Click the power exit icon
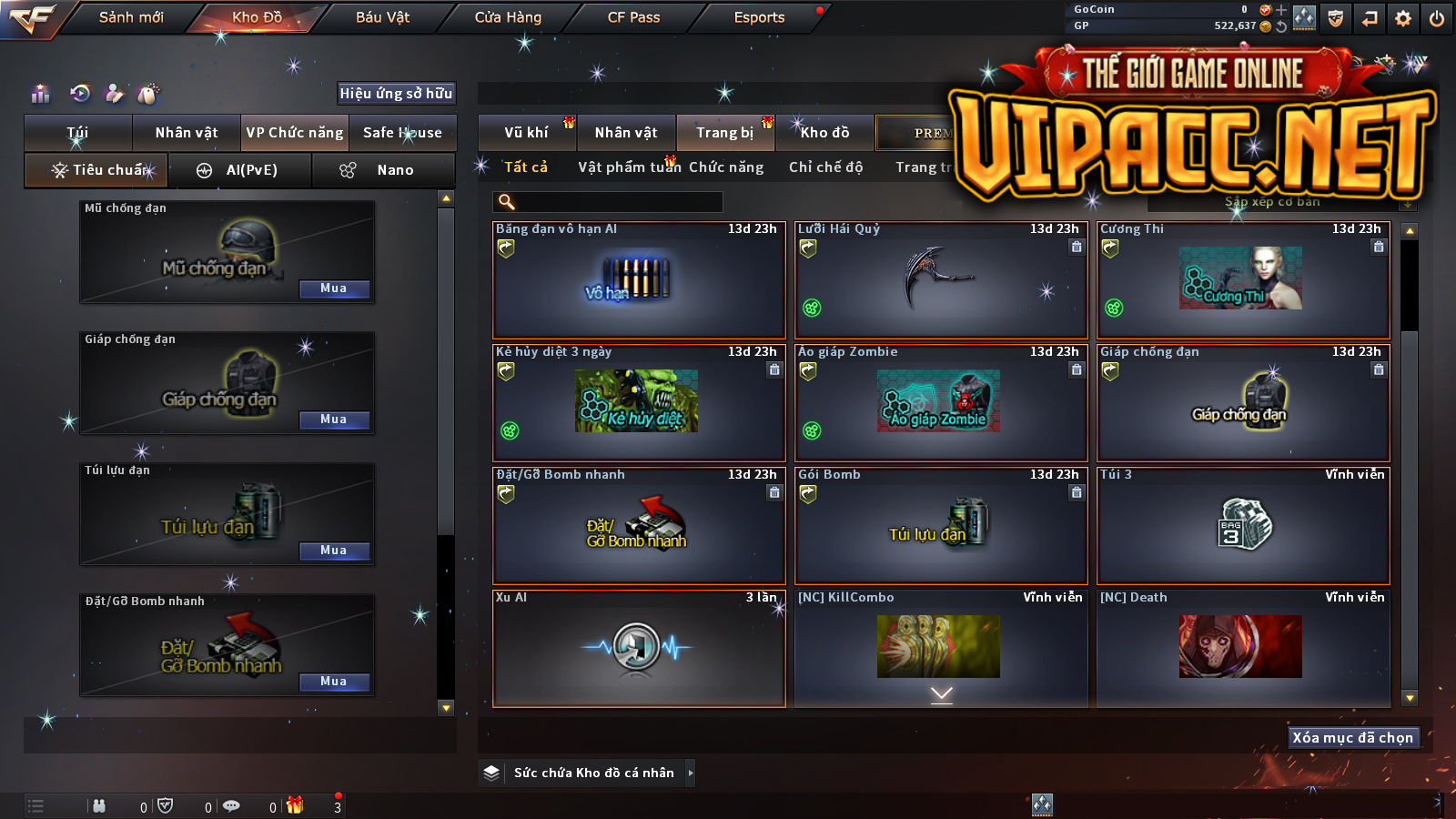The height and width of the screenshot is (819, 1456). (1436, 18)
